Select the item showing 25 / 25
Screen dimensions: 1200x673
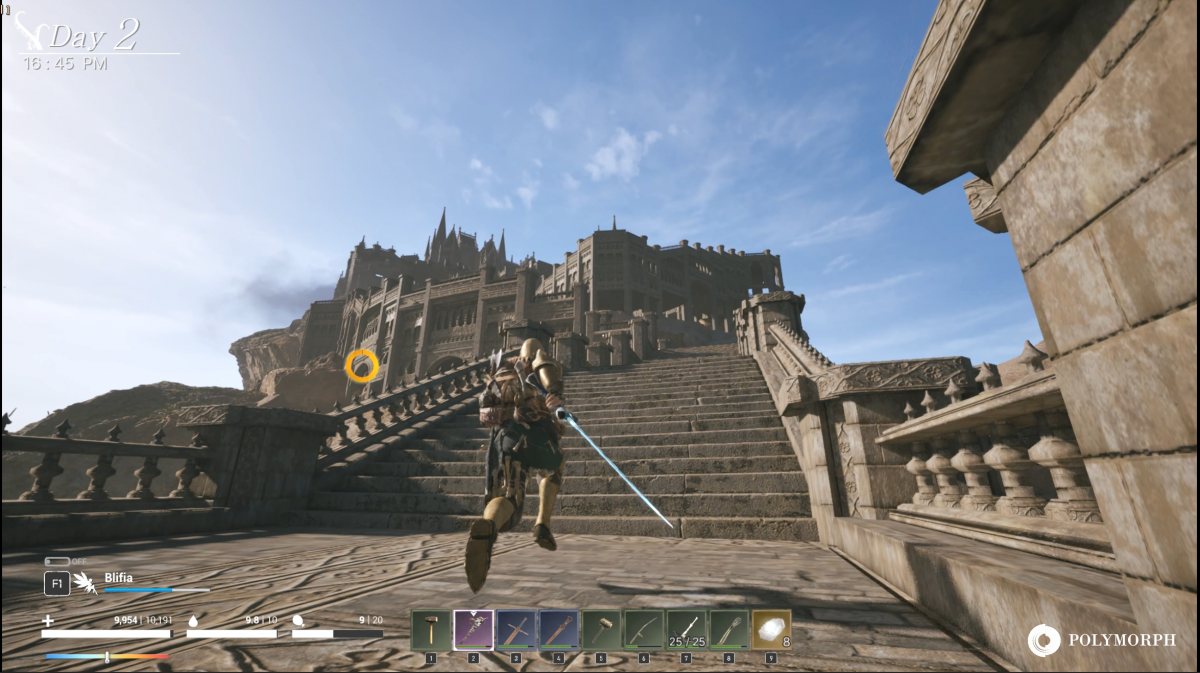tap(687, 630)
